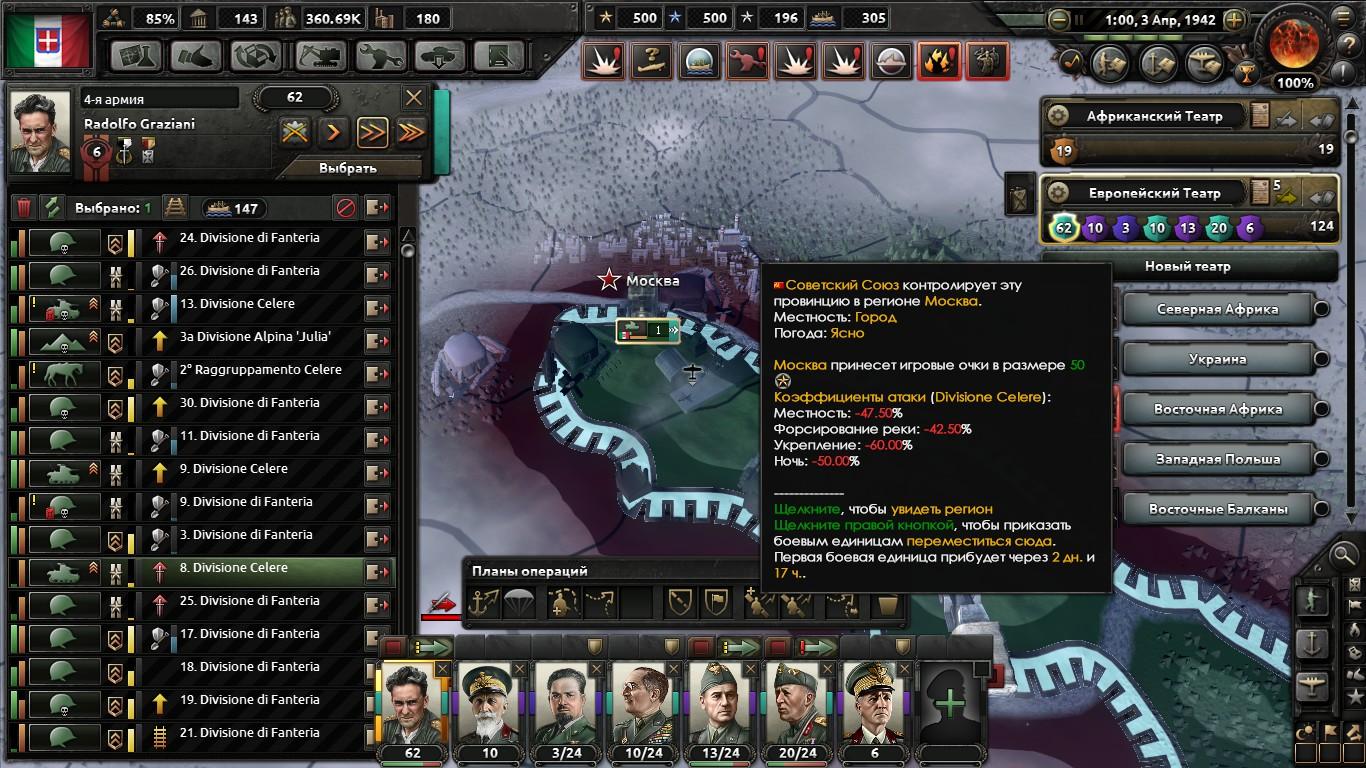Choose the Восточная Африка region
The image size is (1366, 768).
tap(1216, 409)
